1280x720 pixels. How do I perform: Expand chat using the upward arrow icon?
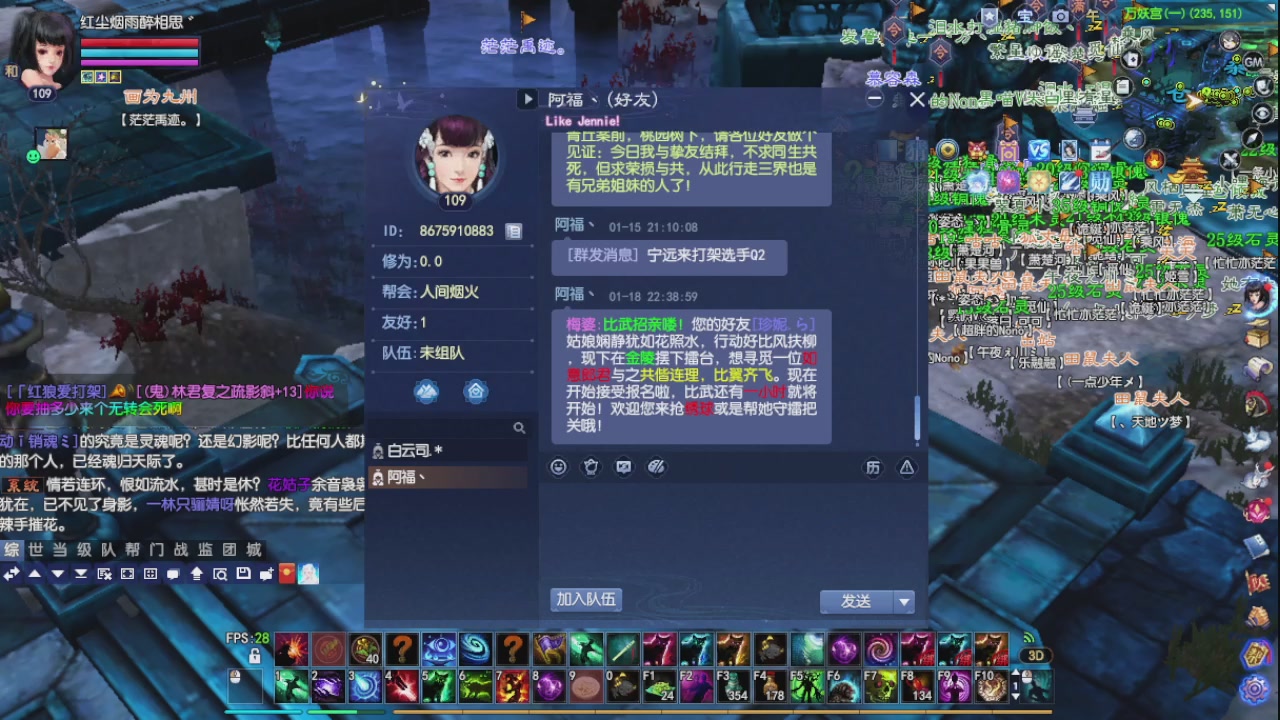tap(35, 573)
